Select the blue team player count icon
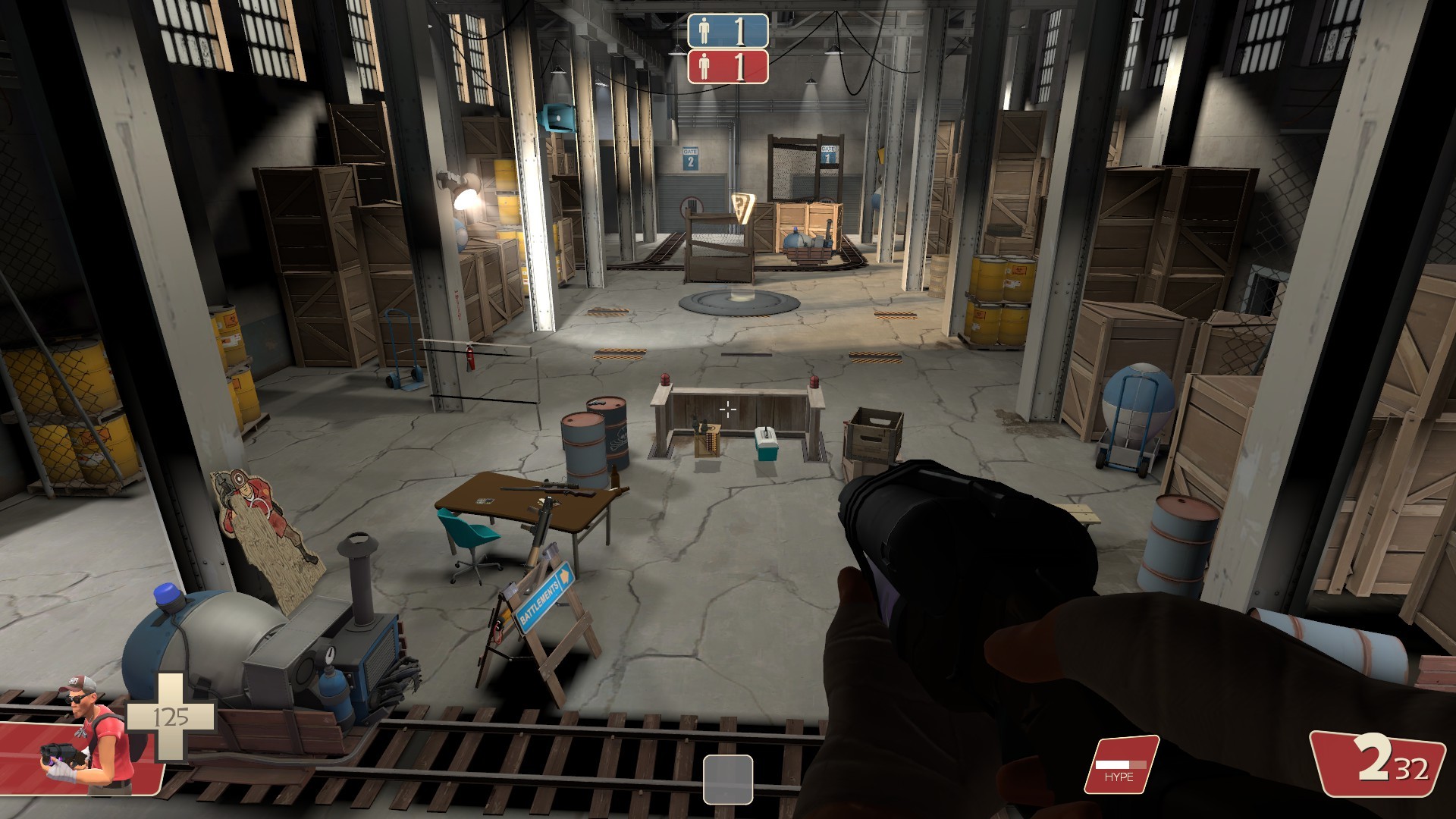 (702, 30)
